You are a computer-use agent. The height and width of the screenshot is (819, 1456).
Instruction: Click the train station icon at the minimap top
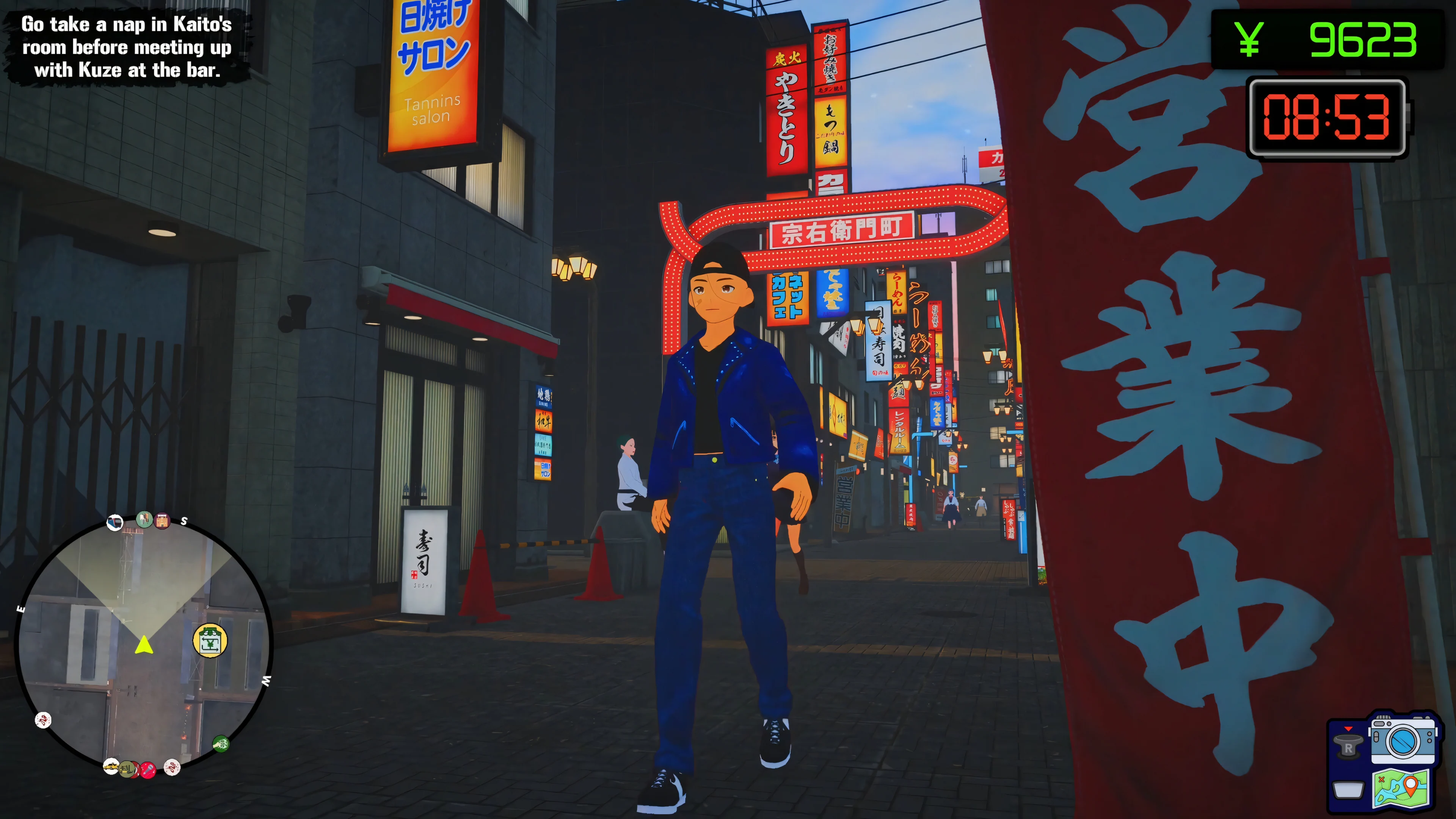click(x=115, y=522)
